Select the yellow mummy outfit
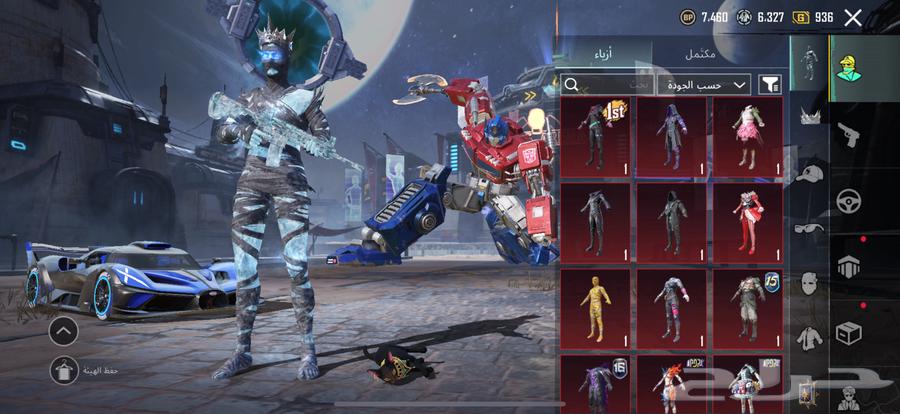900x414 pixels. 596,307
